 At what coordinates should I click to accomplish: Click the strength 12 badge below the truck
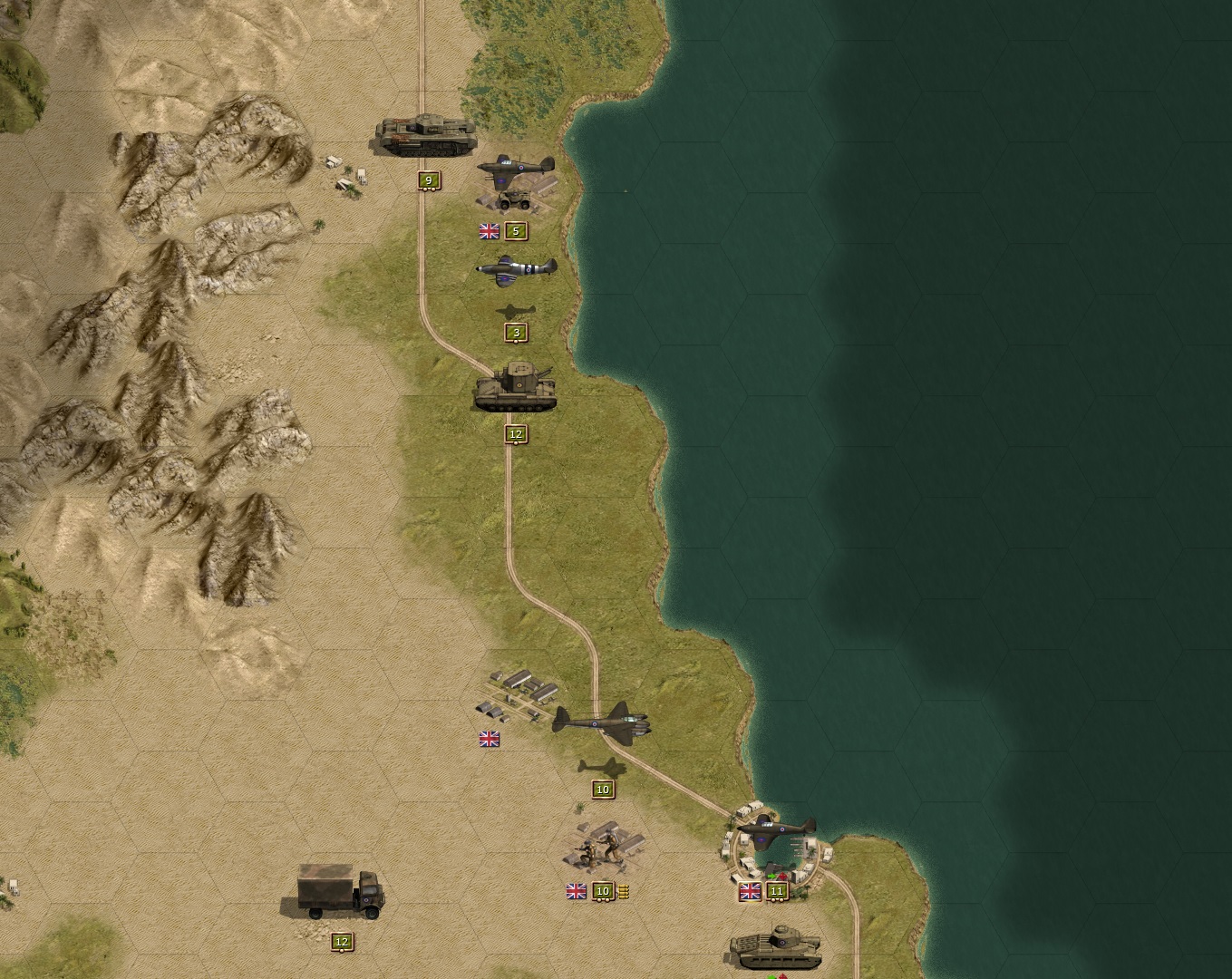(343, 943)
